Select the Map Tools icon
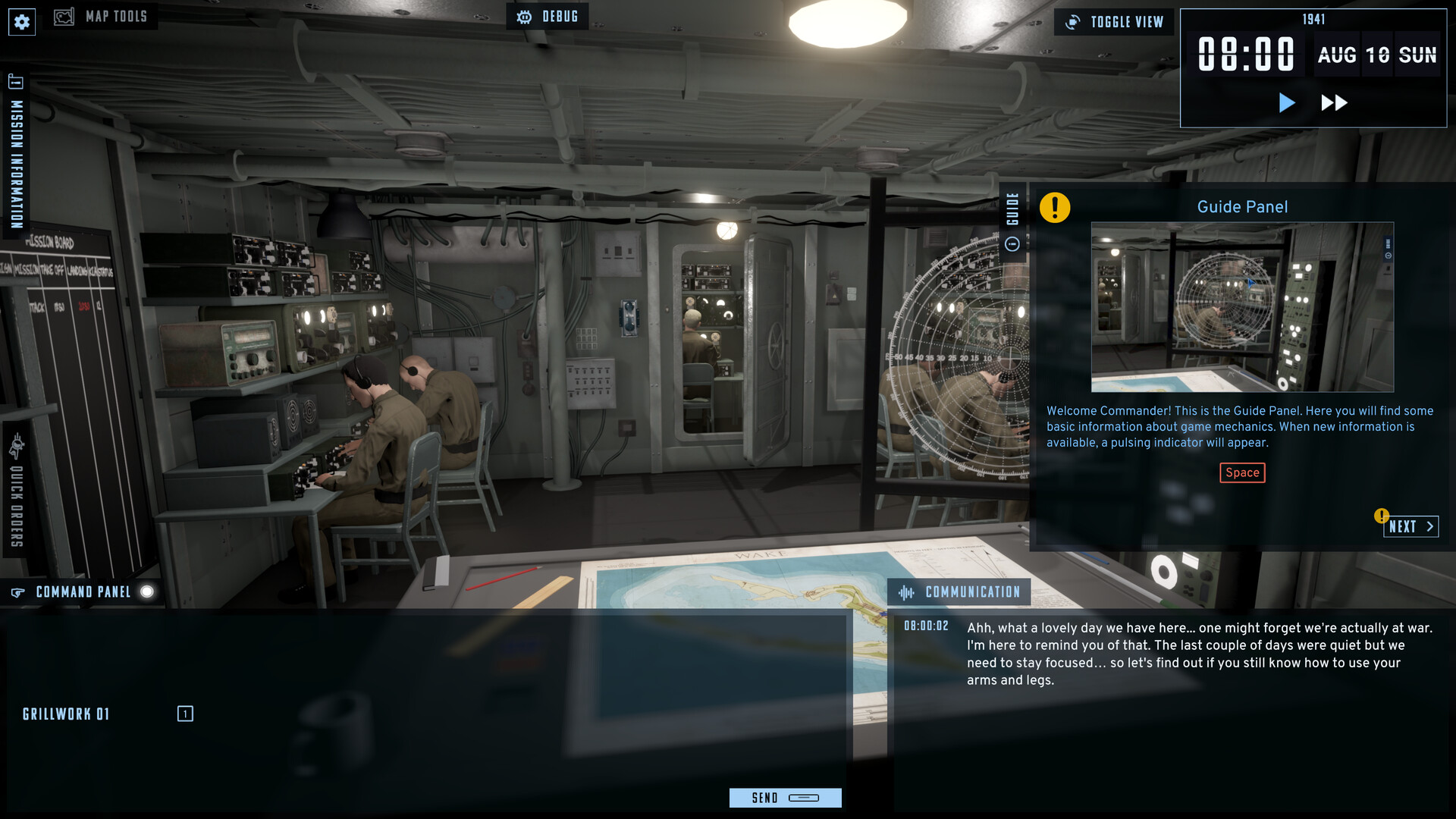 [64, 15]
